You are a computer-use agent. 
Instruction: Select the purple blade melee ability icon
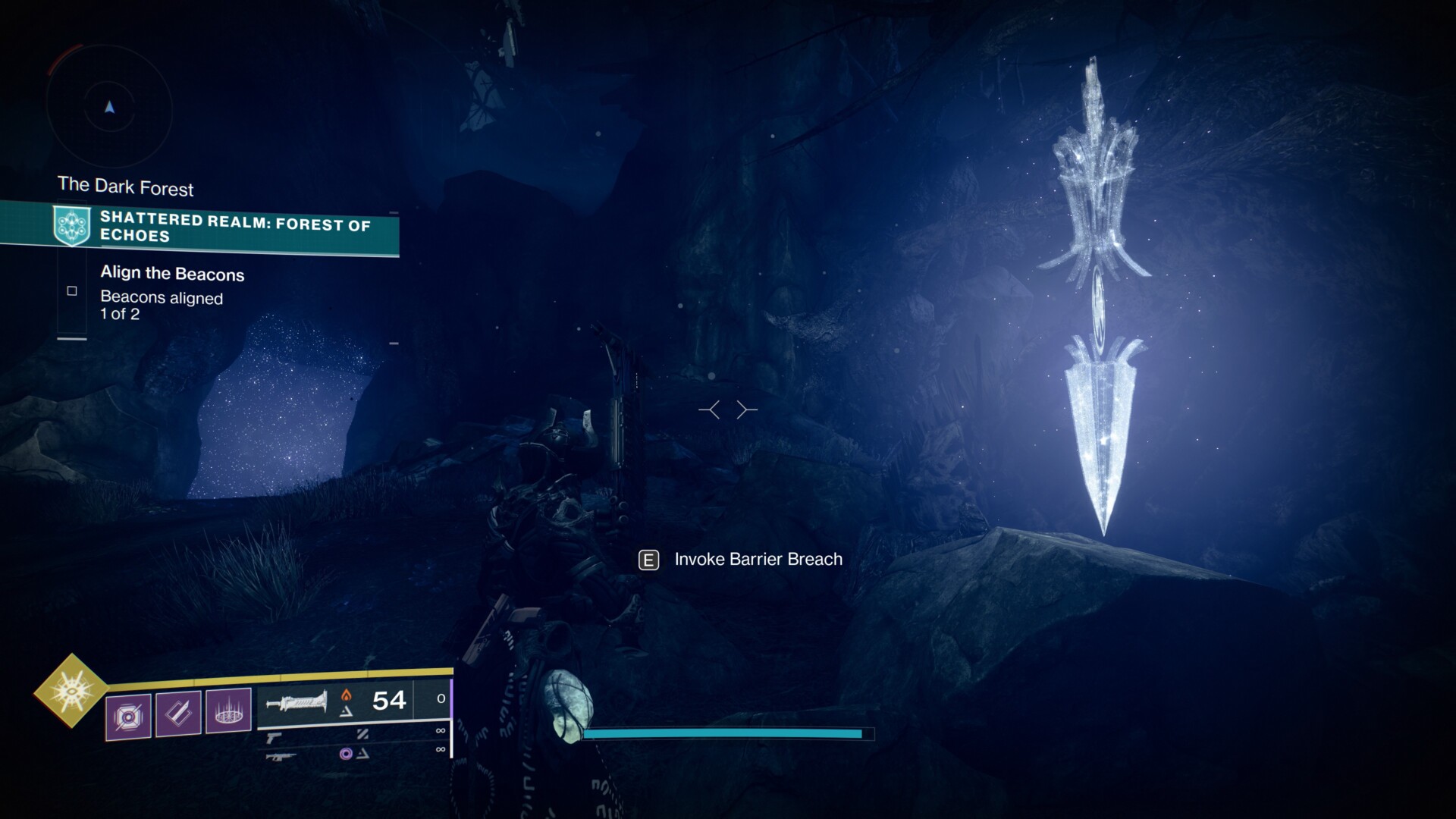pyautogui.click(x=178, y=713)
